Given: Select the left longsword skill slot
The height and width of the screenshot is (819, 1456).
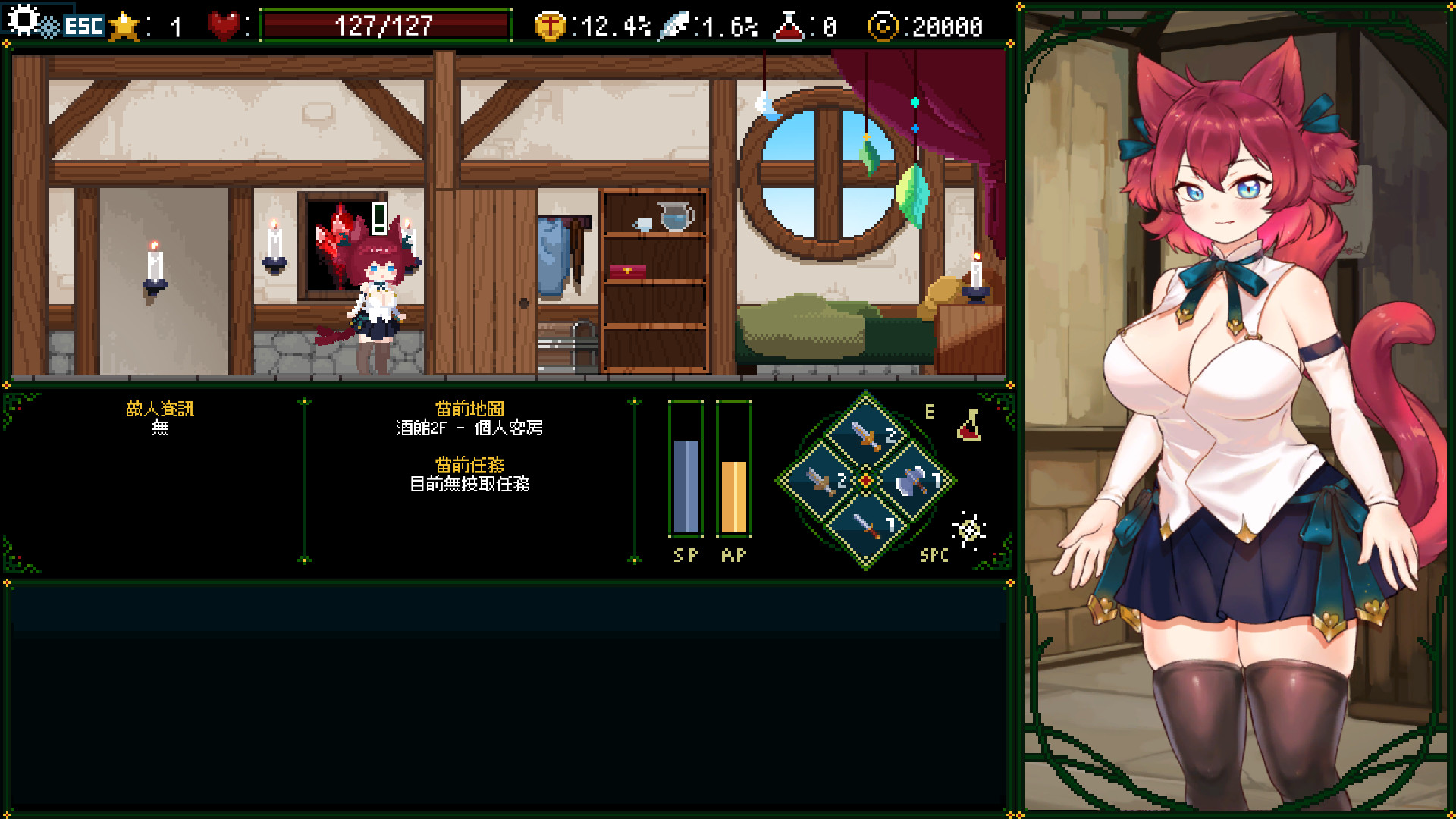Looking at the screenshot, I should pos(820,480).
